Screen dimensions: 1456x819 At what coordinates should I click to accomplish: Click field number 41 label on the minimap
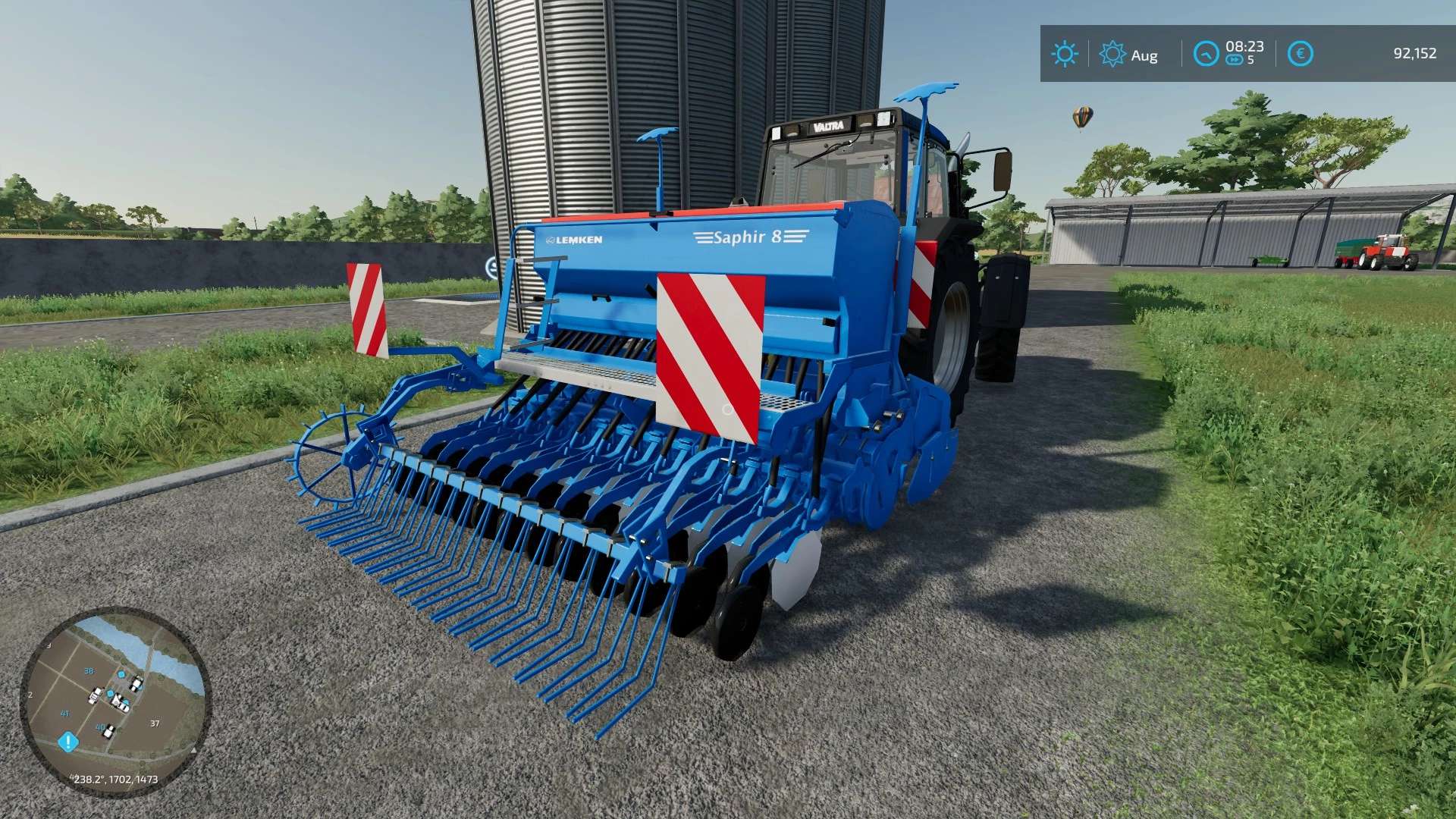coord(64,714)
